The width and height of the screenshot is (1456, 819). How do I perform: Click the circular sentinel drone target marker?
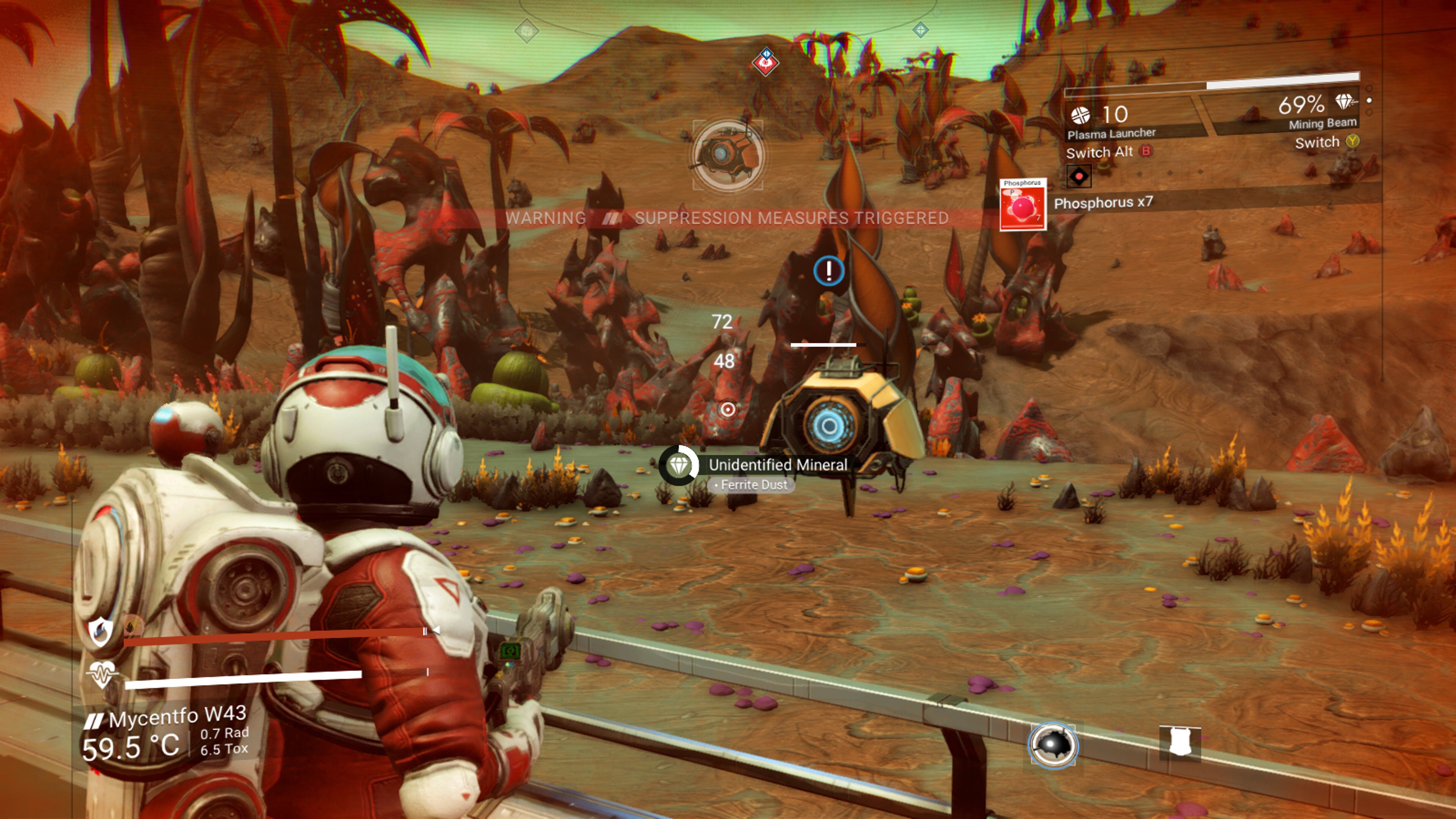coord(728,155)
